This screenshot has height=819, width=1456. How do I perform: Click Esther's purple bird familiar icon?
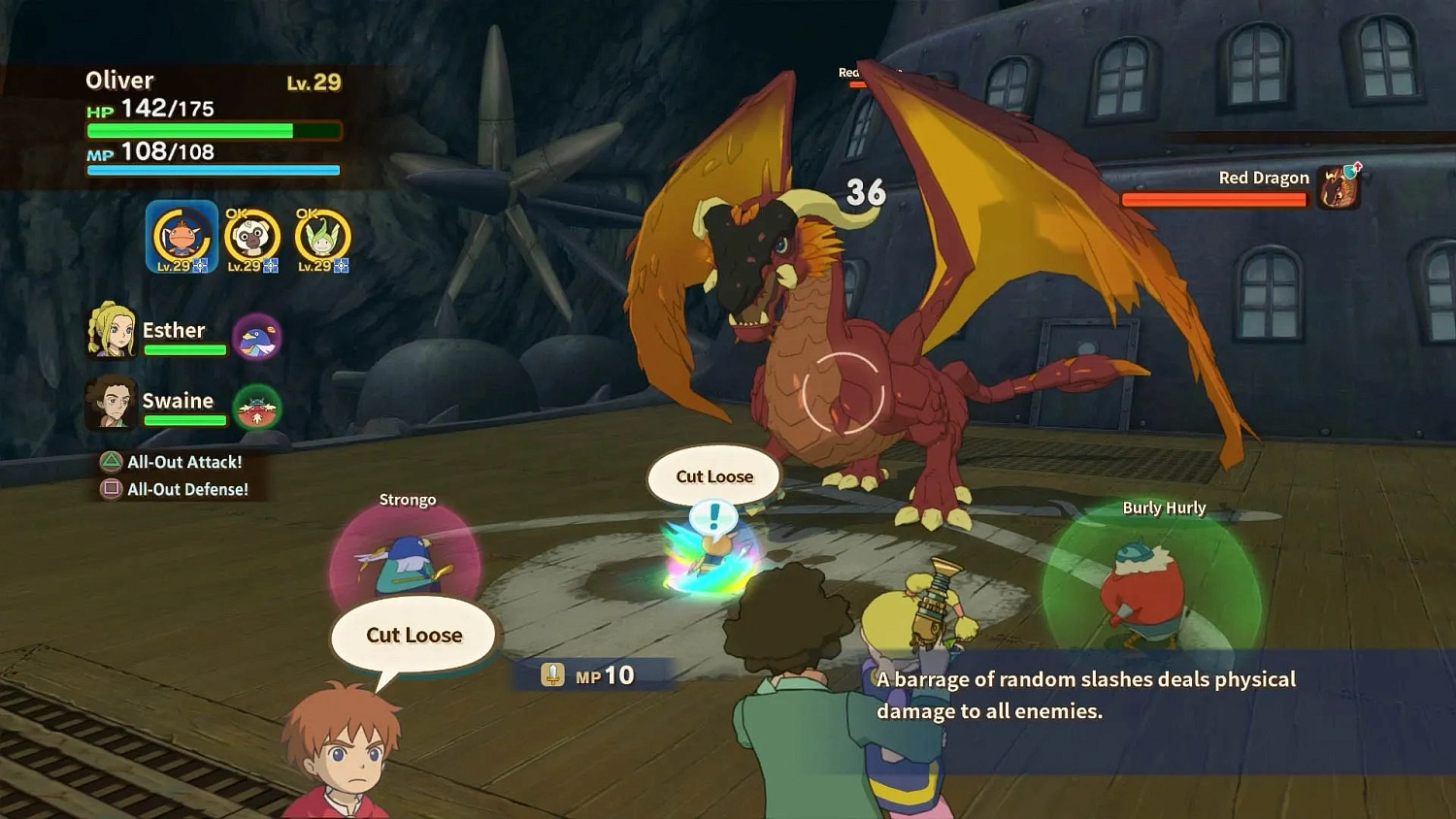[x=257, y=338]
